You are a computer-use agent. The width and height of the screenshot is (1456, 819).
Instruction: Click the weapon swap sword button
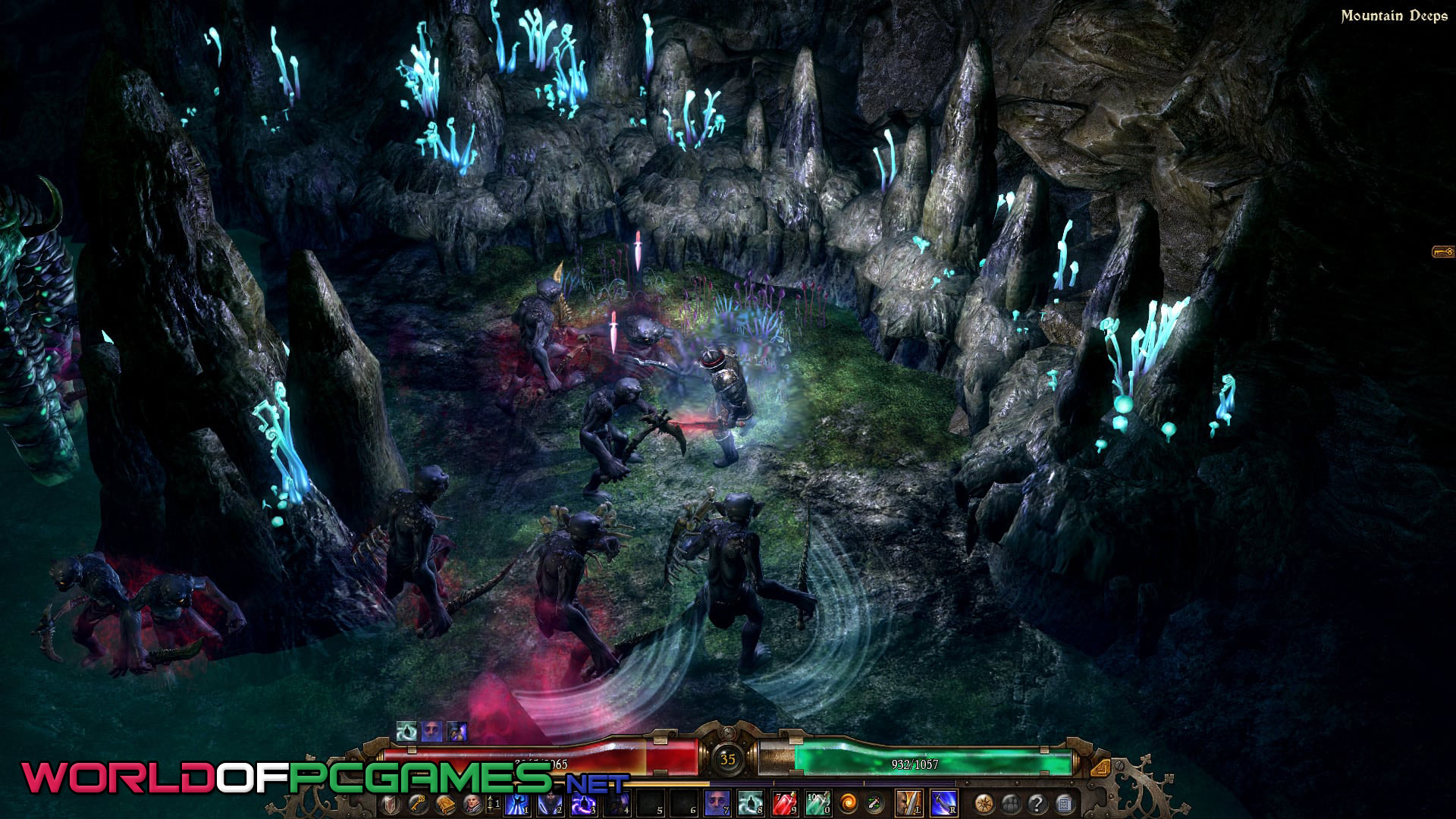coord(874,804)
